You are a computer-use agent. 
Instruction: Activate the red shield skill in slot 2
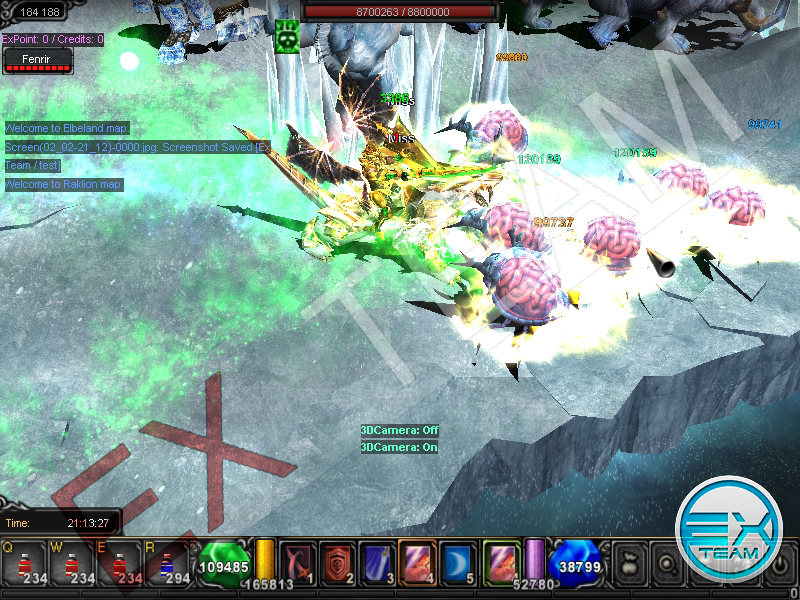336,561
